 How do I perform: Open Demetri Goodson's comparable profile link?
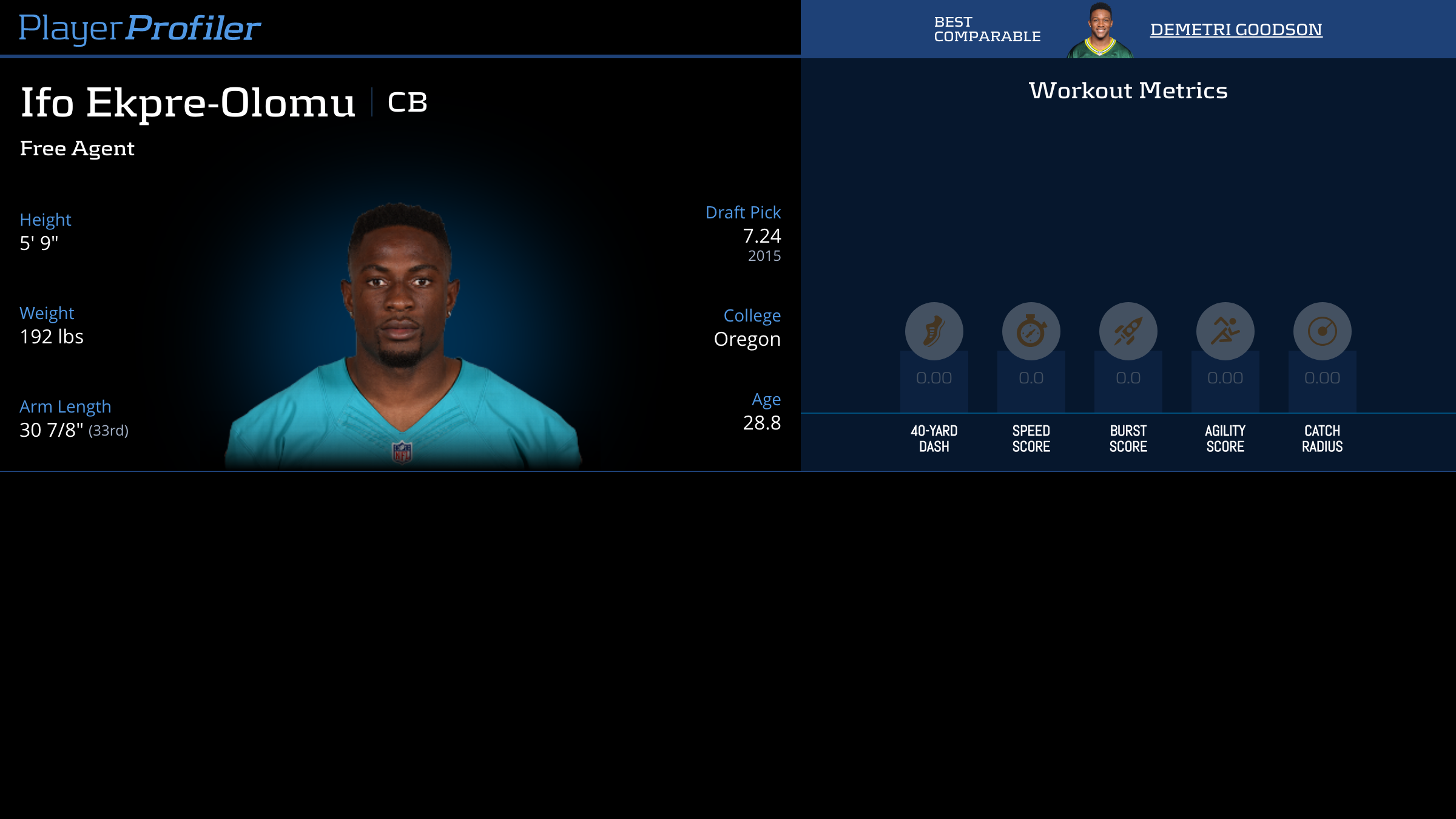1236,29
